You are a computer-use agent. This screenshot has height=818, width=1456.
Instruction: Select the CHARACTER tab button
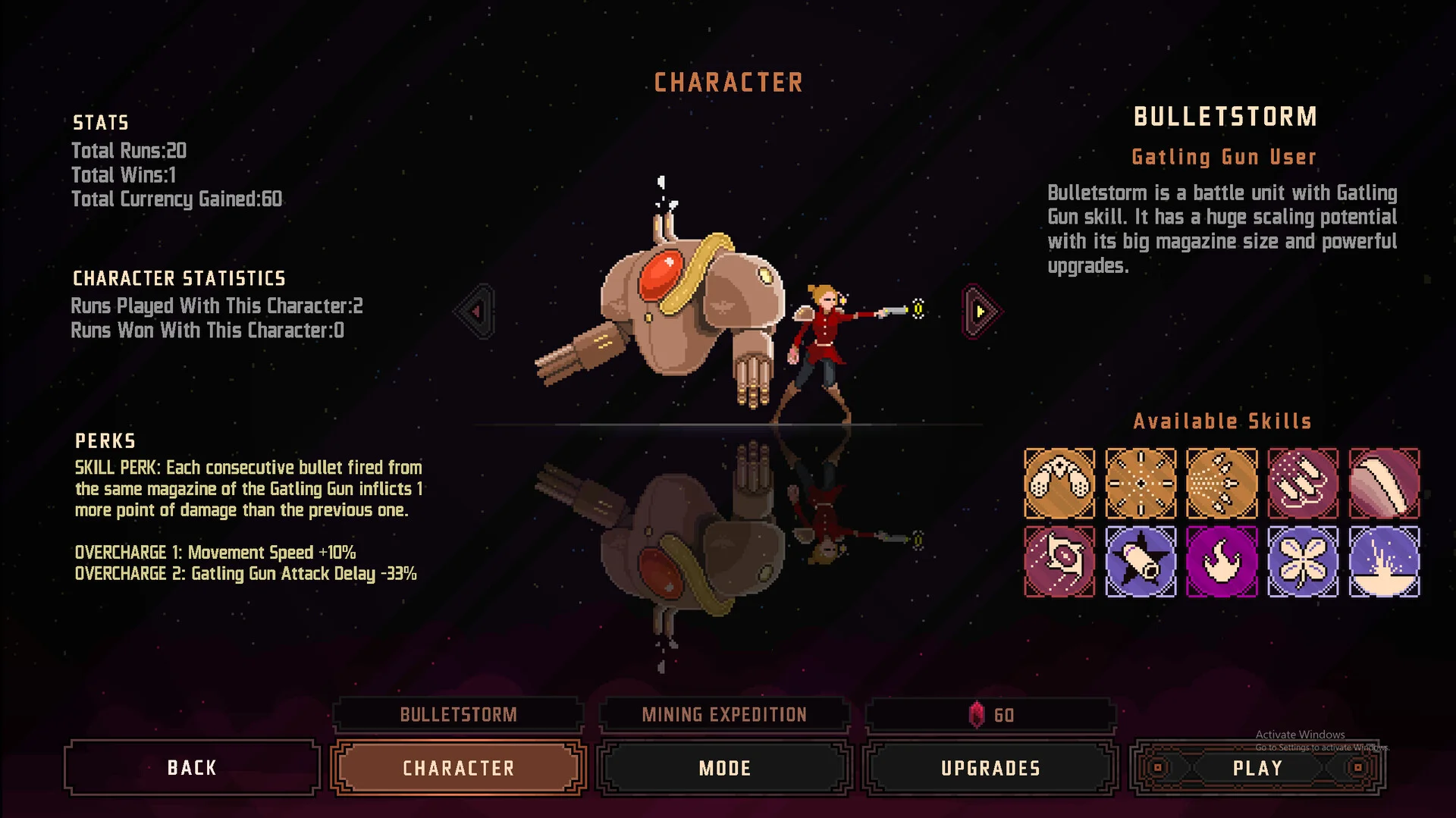coord(458,768)
